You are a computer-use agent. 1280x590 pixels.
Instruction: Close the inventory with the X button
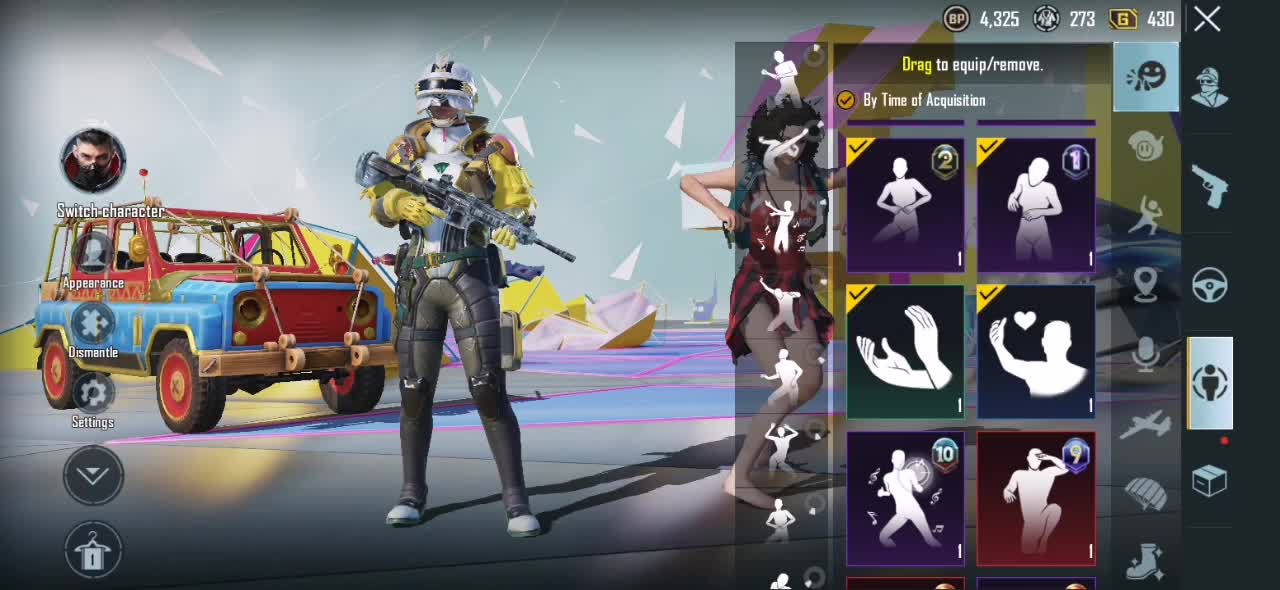pyautogui.click(x=1207, y=19)
